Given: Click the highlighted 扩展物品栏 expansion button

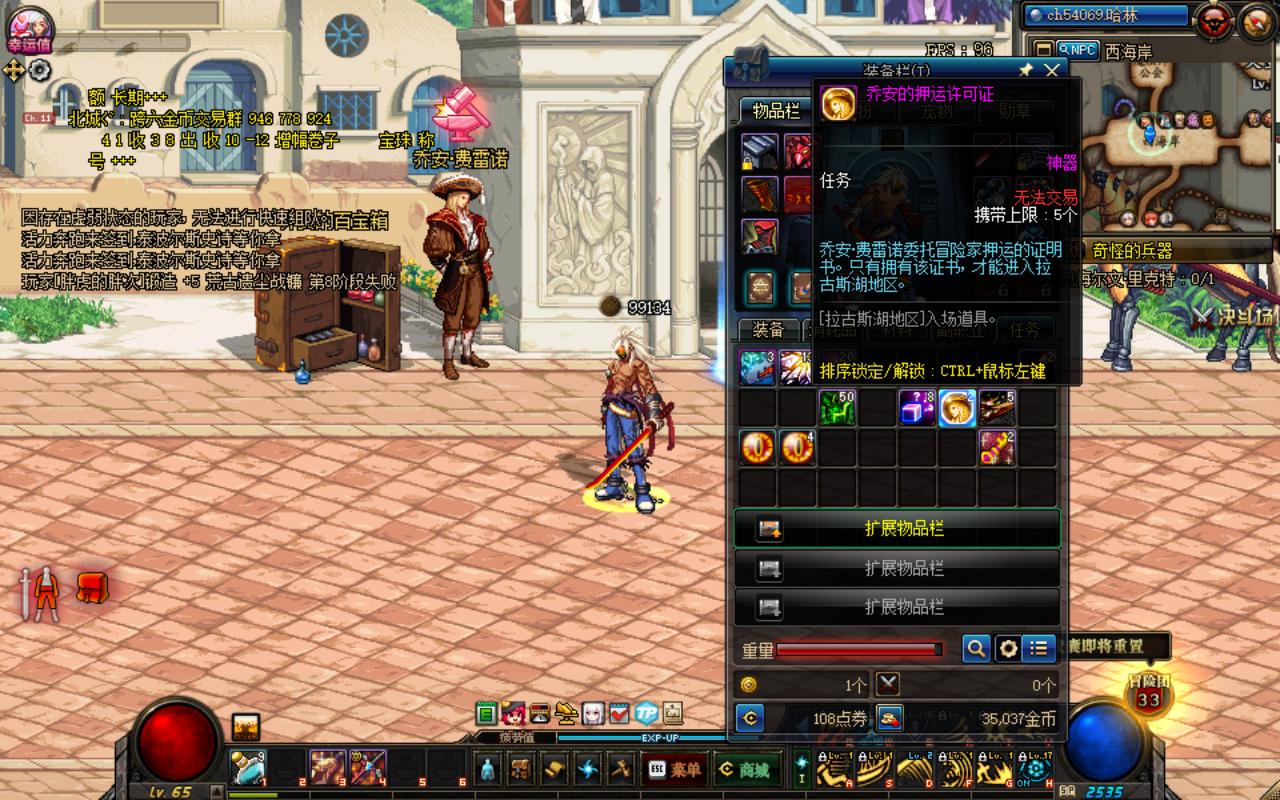Looking at the screenshot, I should 897,528.
